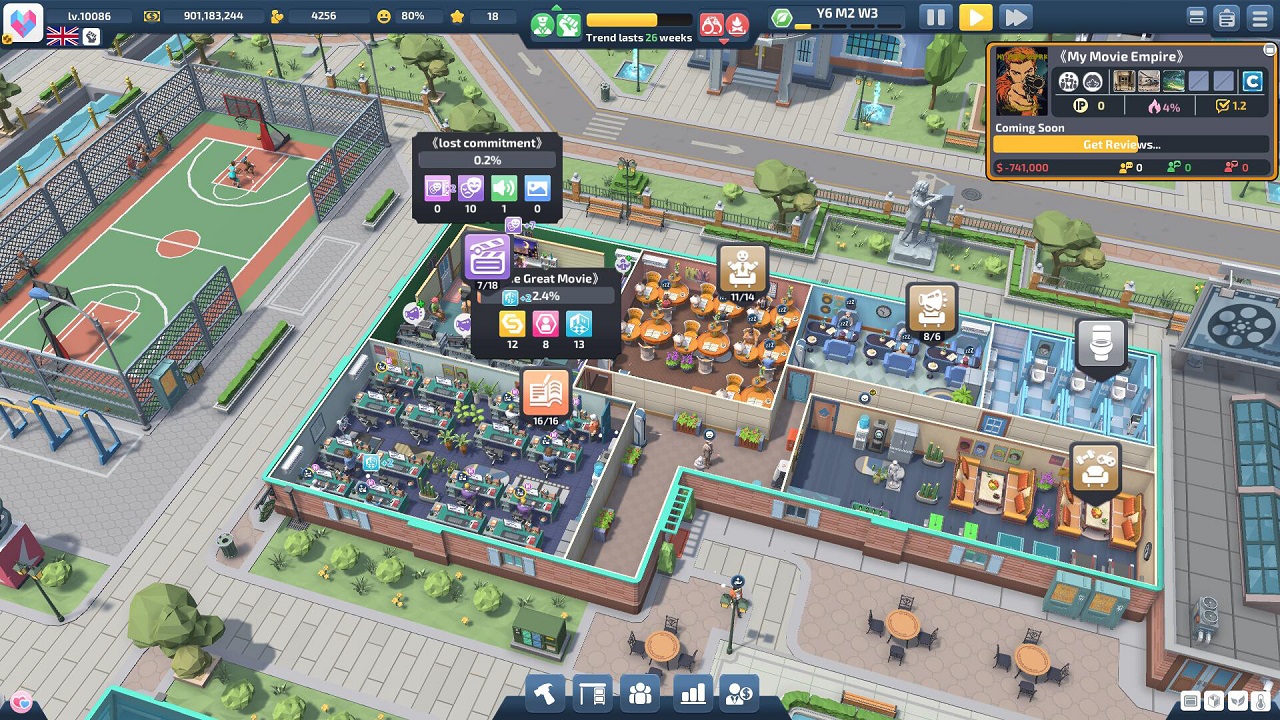1280x720 pixels.
Task: Open finances with the businessman dollar icon
Action: point(740,691)
